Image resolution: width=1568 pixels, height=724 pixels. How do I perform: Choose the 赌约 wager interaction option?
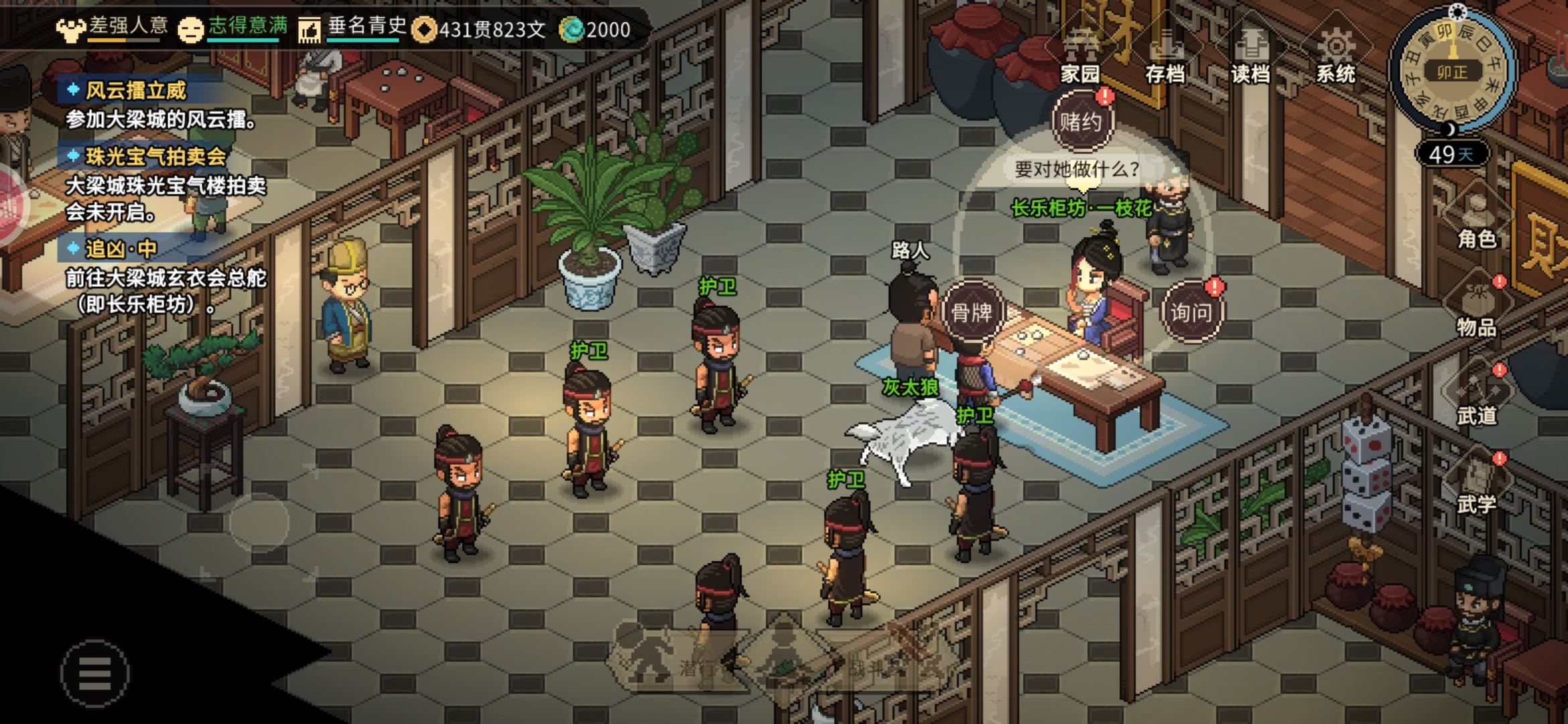[x=1081, y=122]
